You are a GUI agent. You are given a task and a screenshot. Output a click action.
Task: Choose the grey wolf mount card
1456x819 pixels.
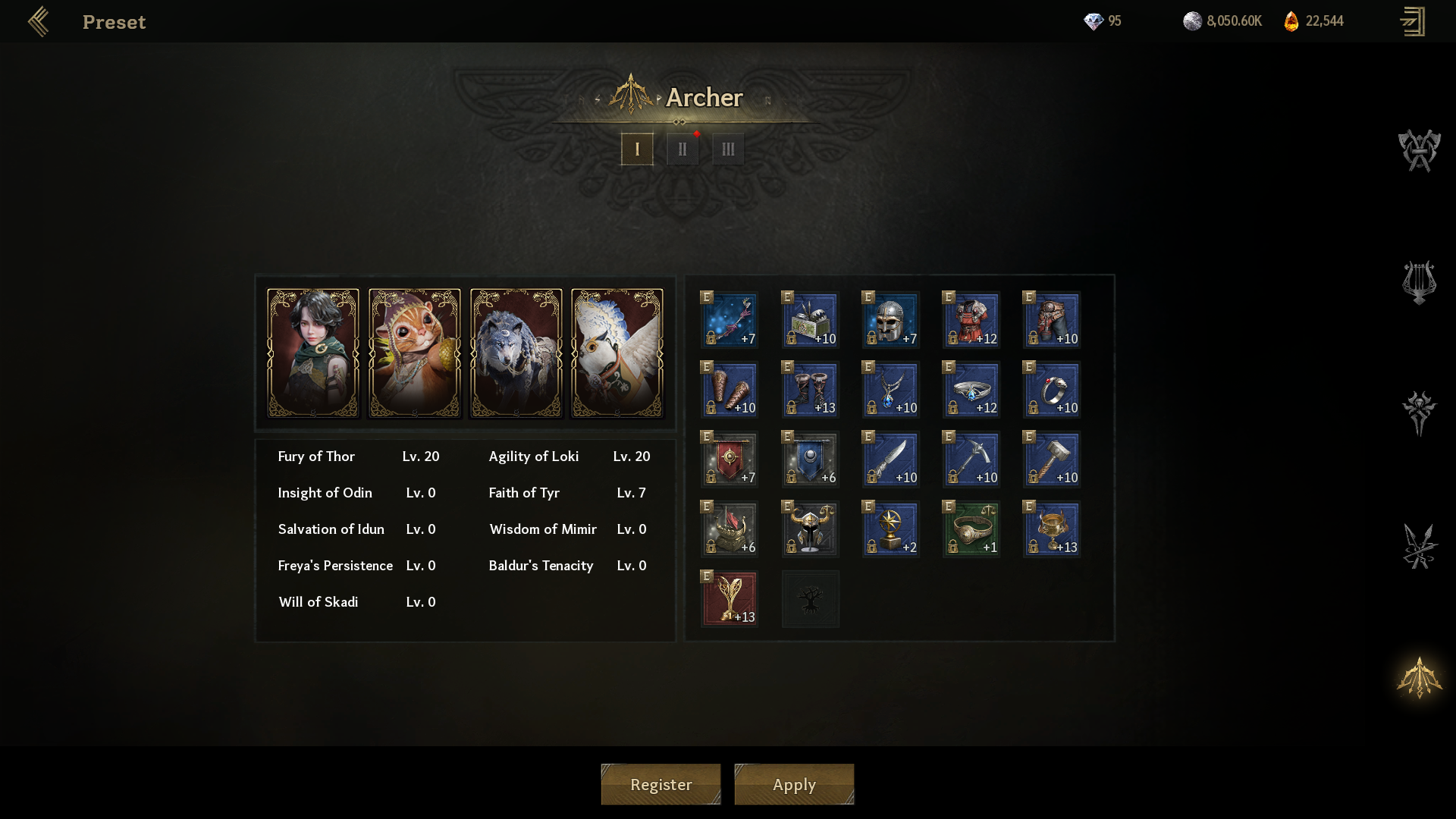pyautogui.click(x=516, y=353)
